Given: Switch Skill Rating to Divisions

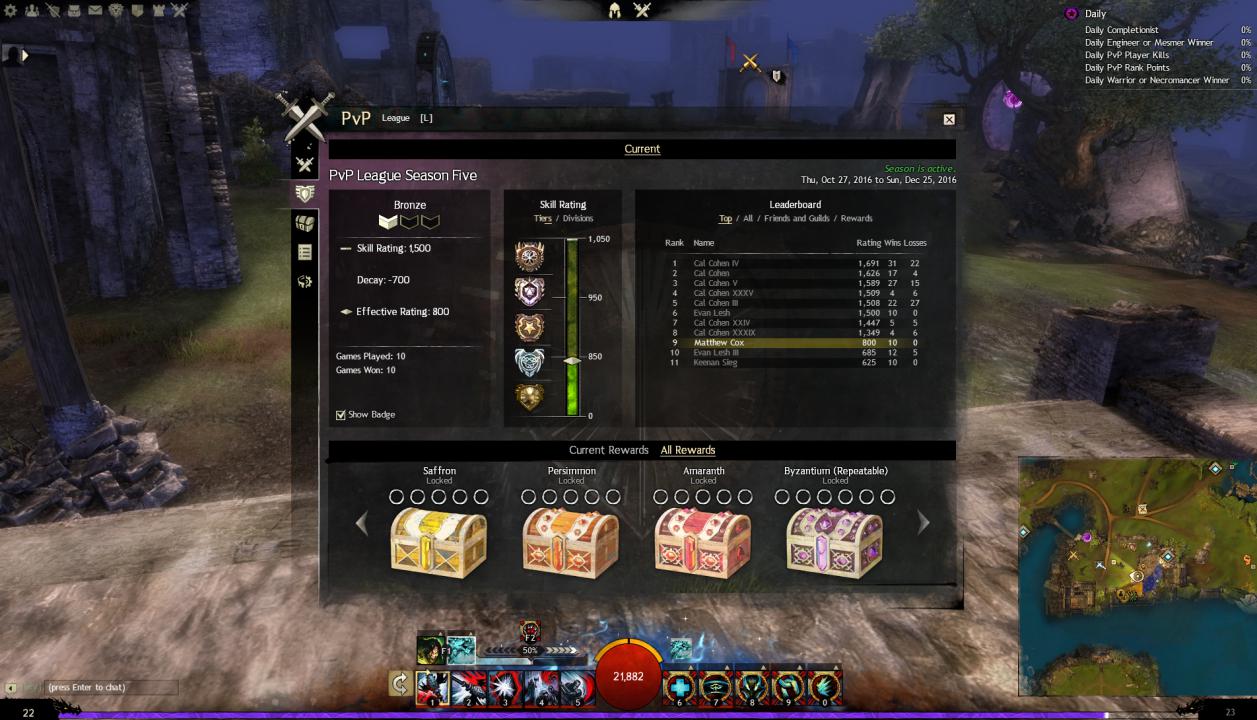Looking at the screenshot, I should pyautogui.click(x=577, y=218).
